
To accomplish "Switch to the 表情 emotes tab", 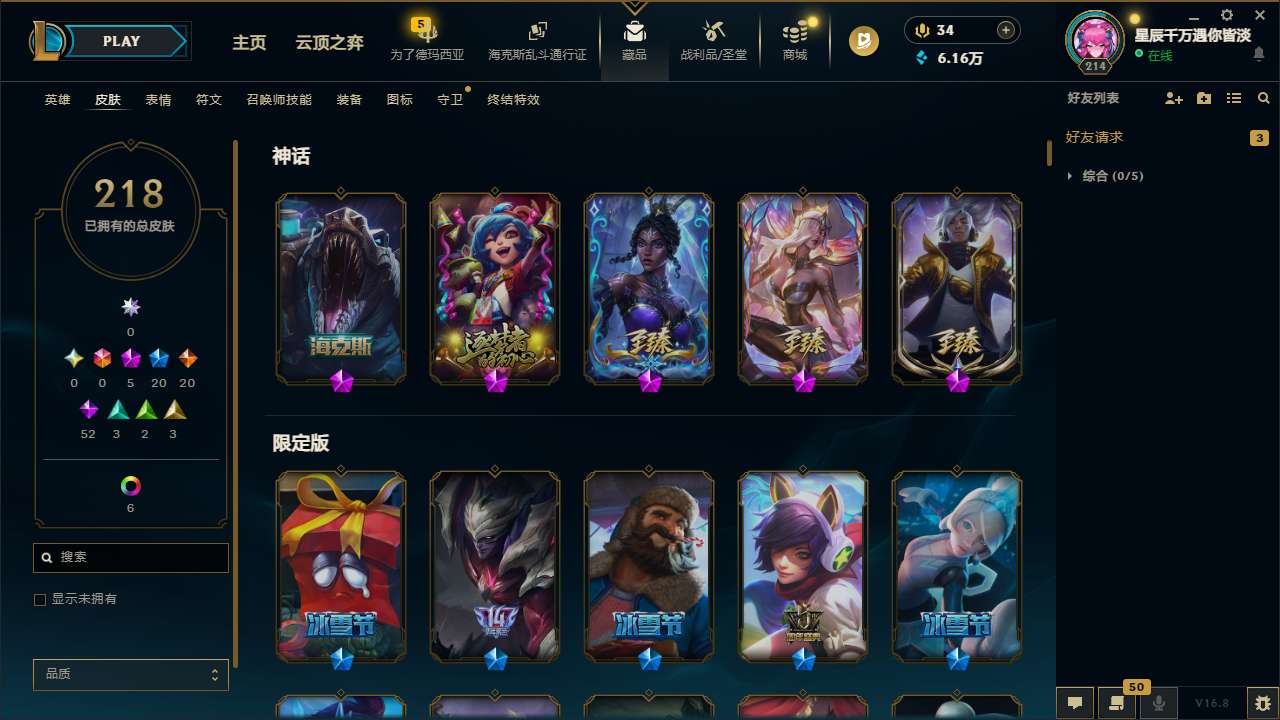I will click(158, 99).
